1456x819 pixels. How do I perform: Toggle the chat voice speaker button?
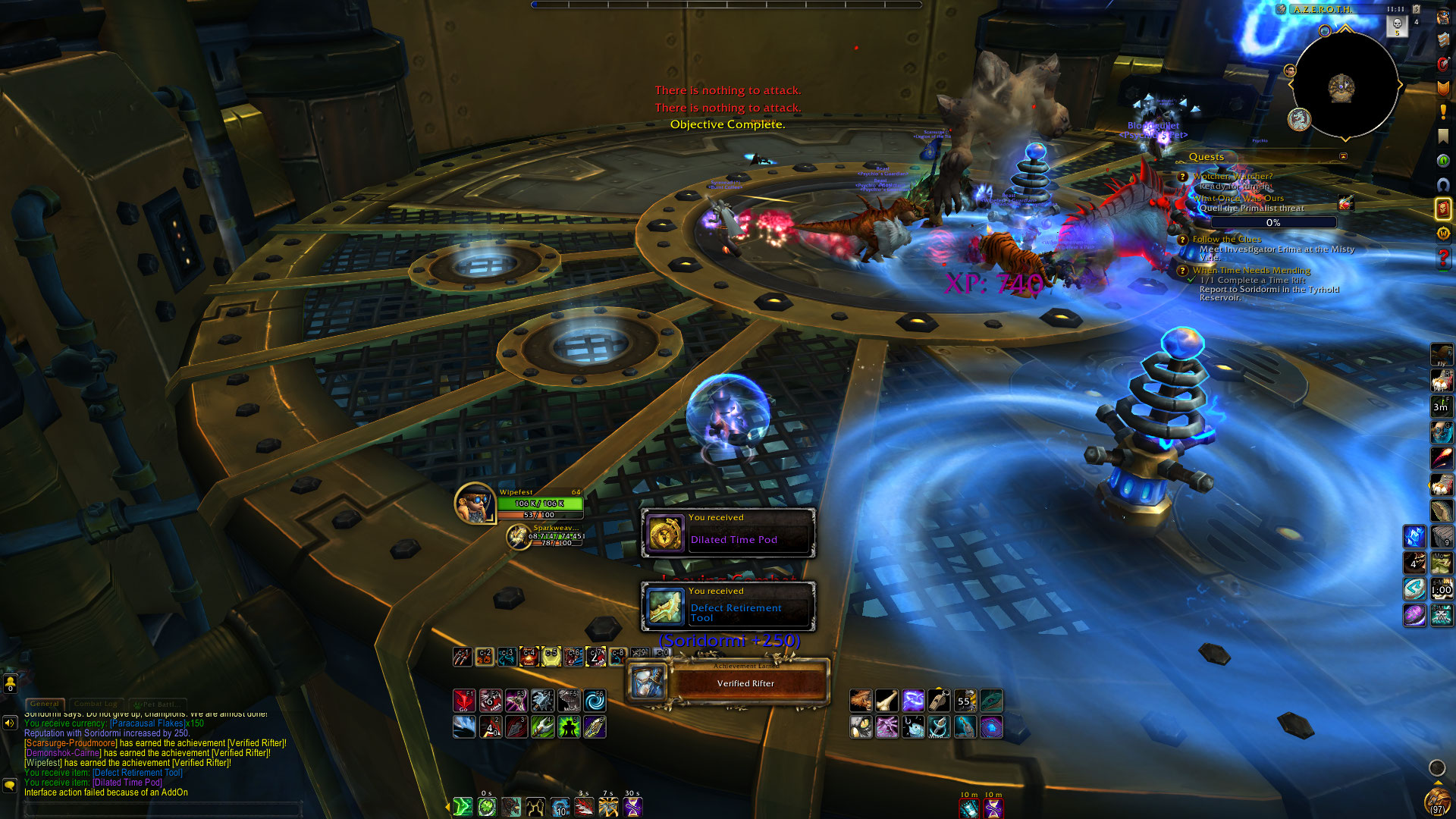pos(10,723)
